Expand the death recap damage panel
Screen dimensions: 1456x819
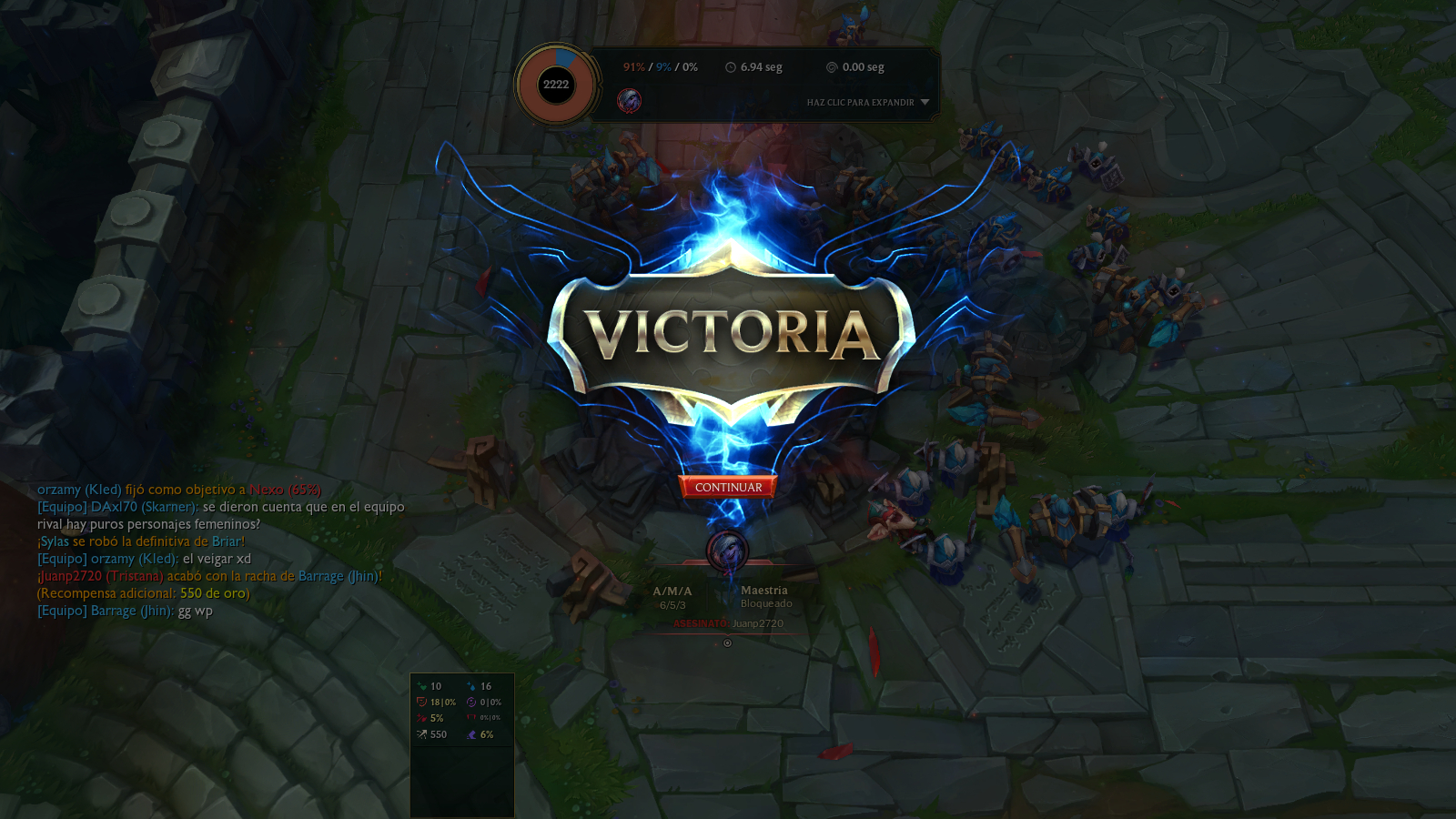click(867, 103)
